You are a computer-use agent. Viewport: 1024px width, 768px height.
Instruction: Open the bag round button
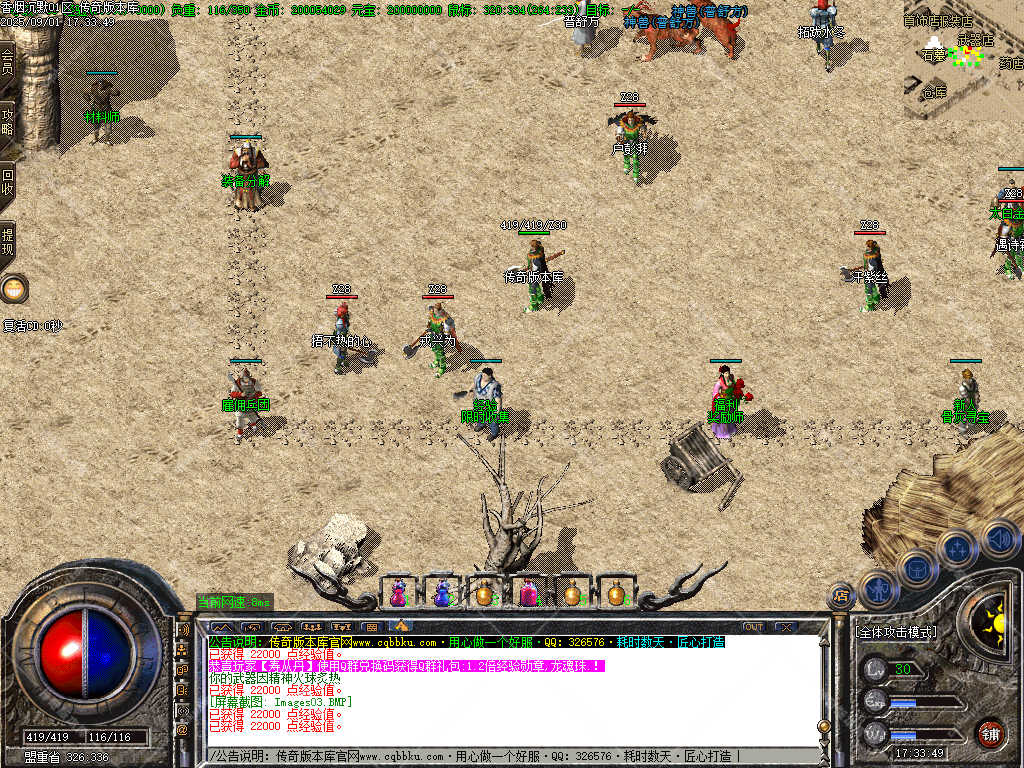(x=918, y=568)
